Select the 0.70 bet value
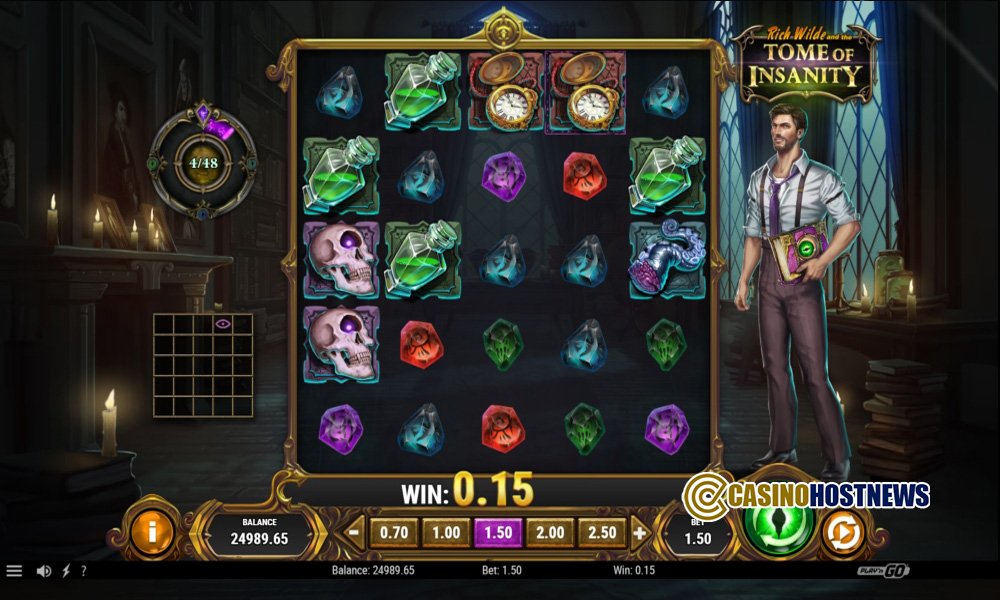This screenshot has width=1000, height=600. point(394,533)
